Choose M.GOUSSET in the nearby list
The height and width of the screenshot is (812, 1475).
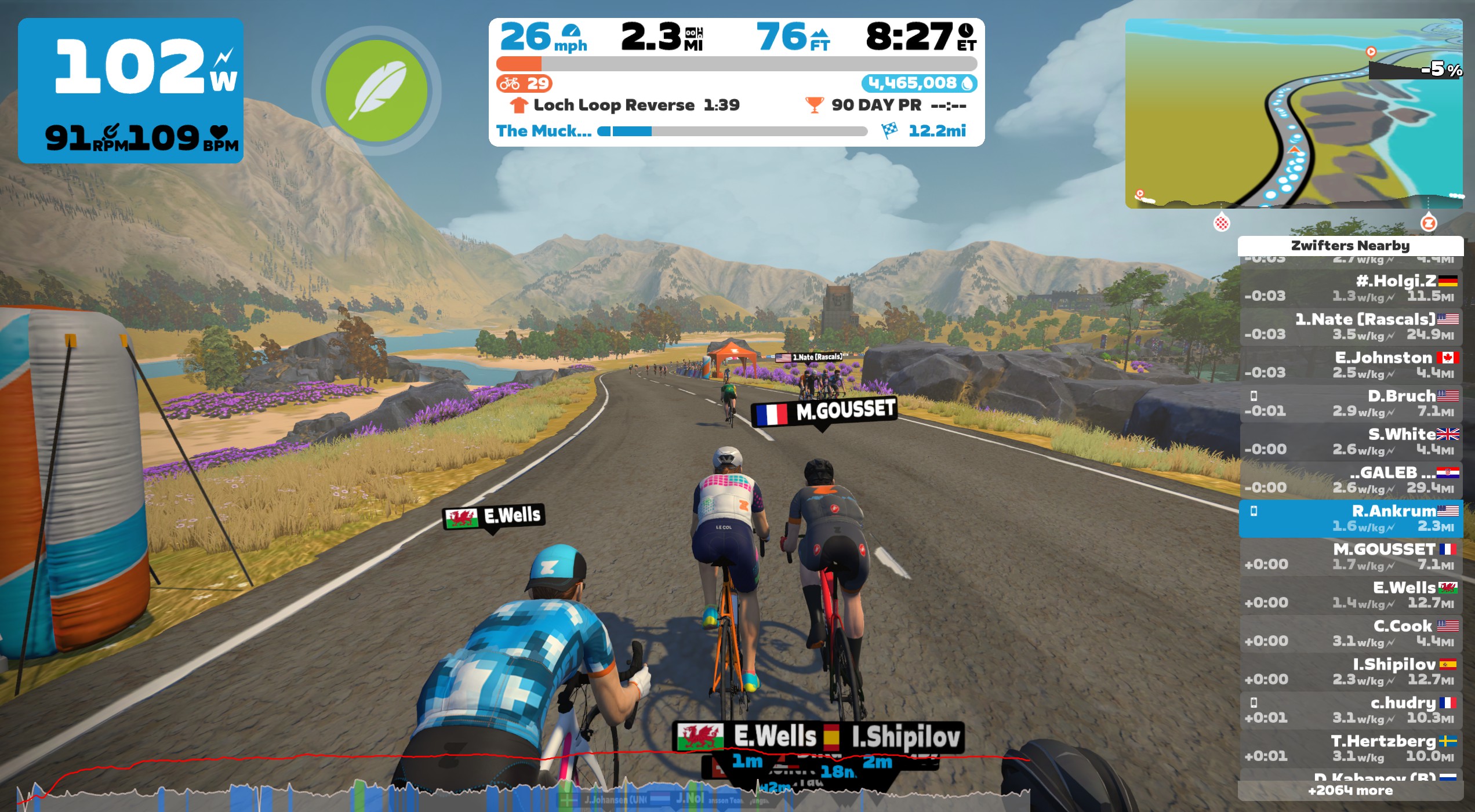coord(1350,556)
